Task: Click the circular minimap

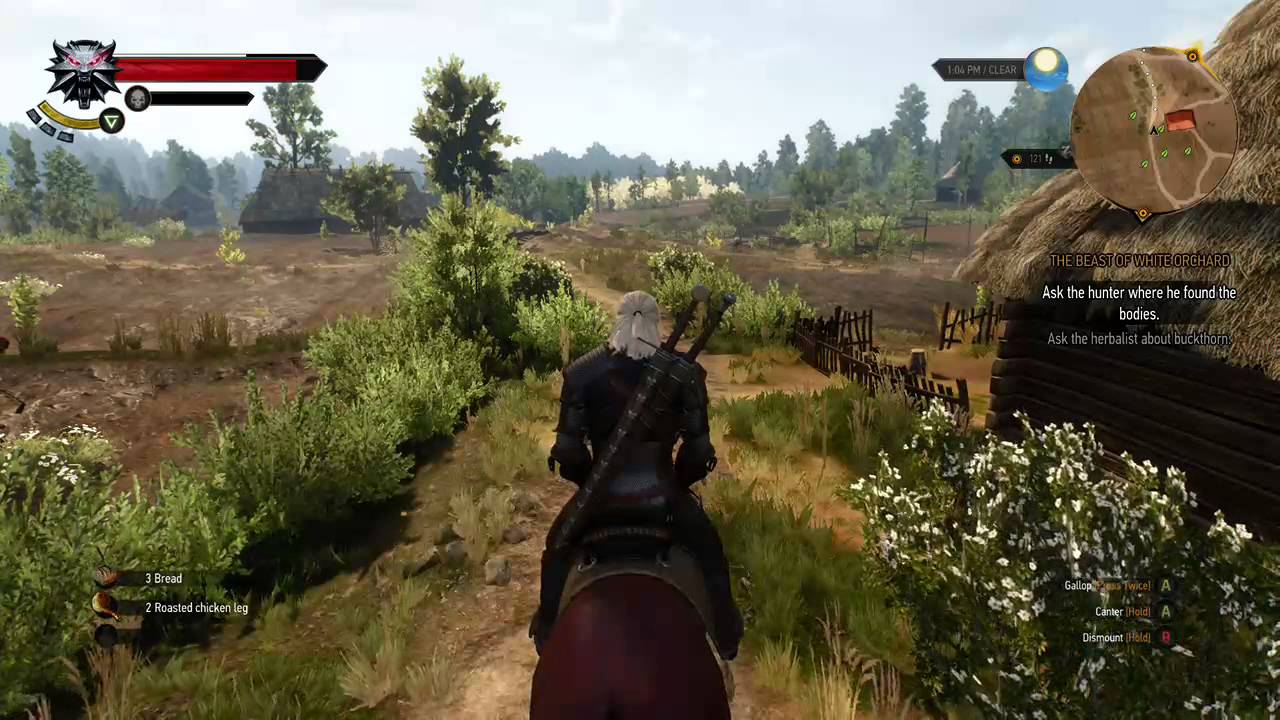Action: pyautogui.click(x=1153, y=130)
